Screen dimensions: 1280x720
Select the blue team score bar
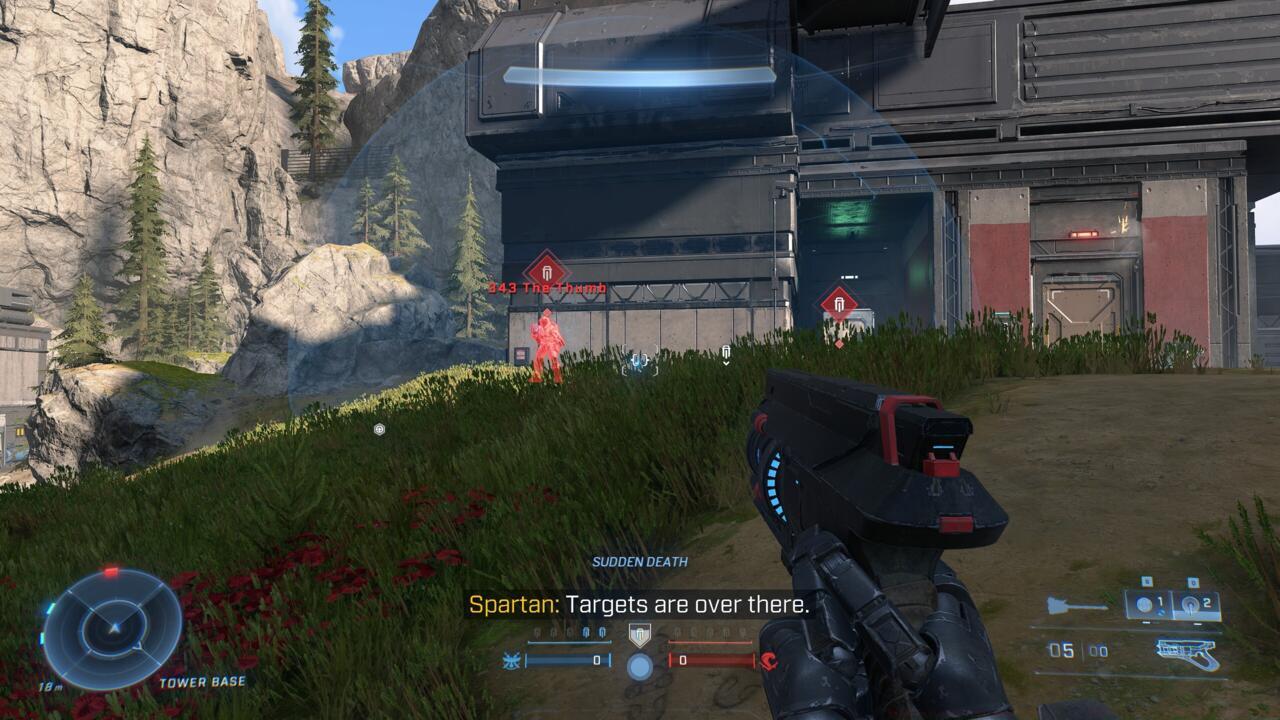tap(567, 660)
